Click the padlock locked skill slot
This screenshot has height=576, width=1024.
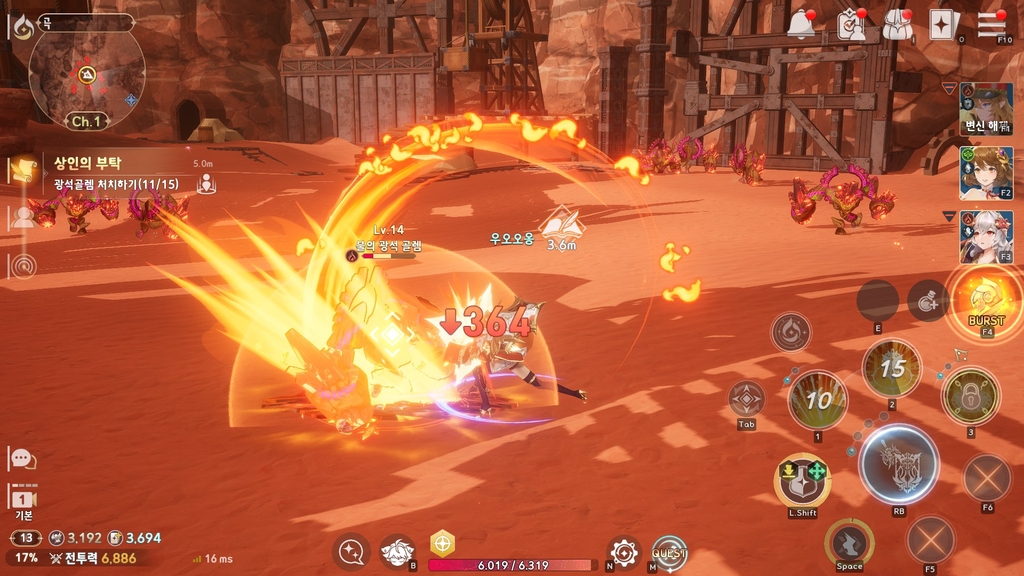969,396
